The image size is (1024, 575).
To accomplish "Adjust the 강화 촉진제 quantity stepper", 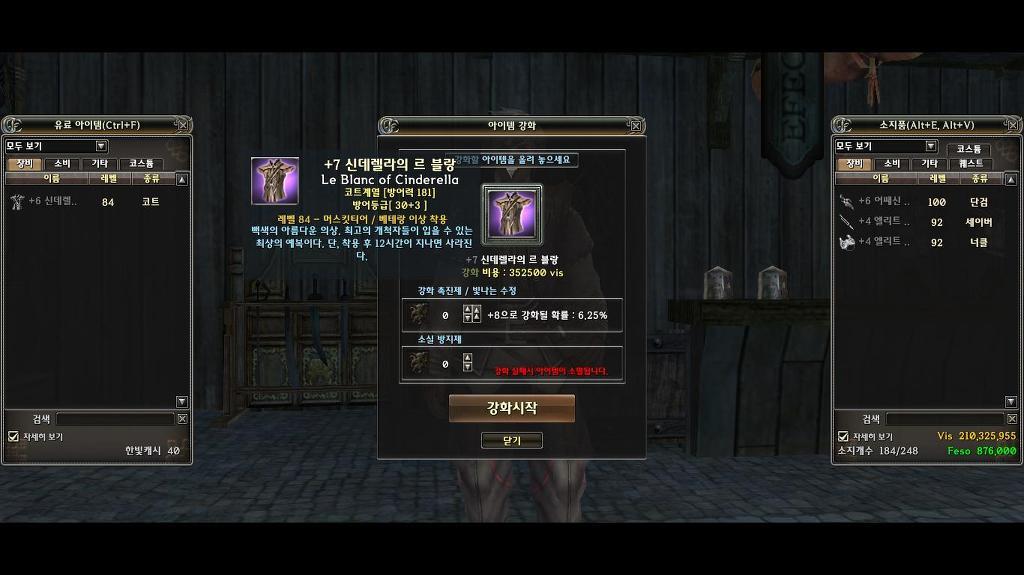I will coord(467,315).
